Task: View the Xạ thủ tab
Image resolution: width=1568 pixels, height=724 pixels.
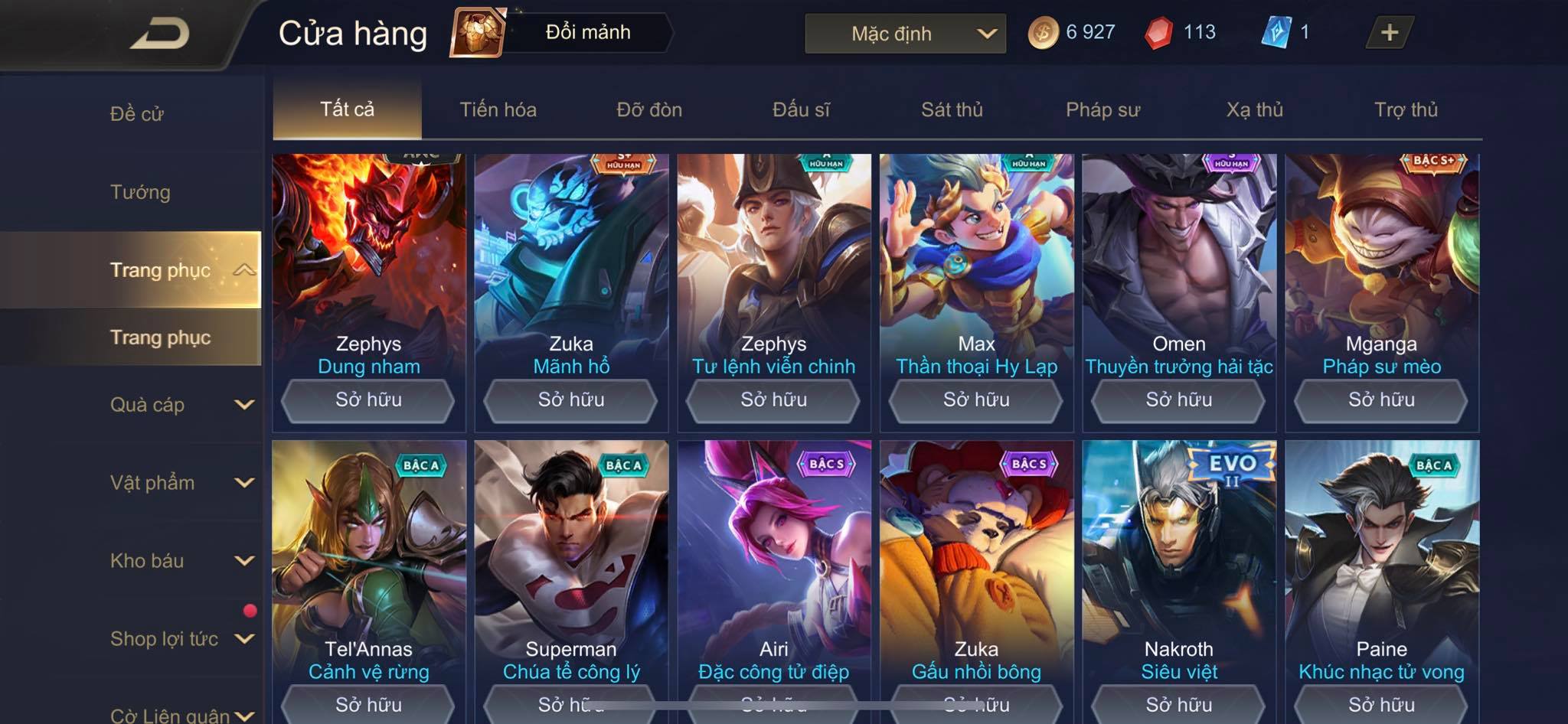Action: (x=1254, y=109)
